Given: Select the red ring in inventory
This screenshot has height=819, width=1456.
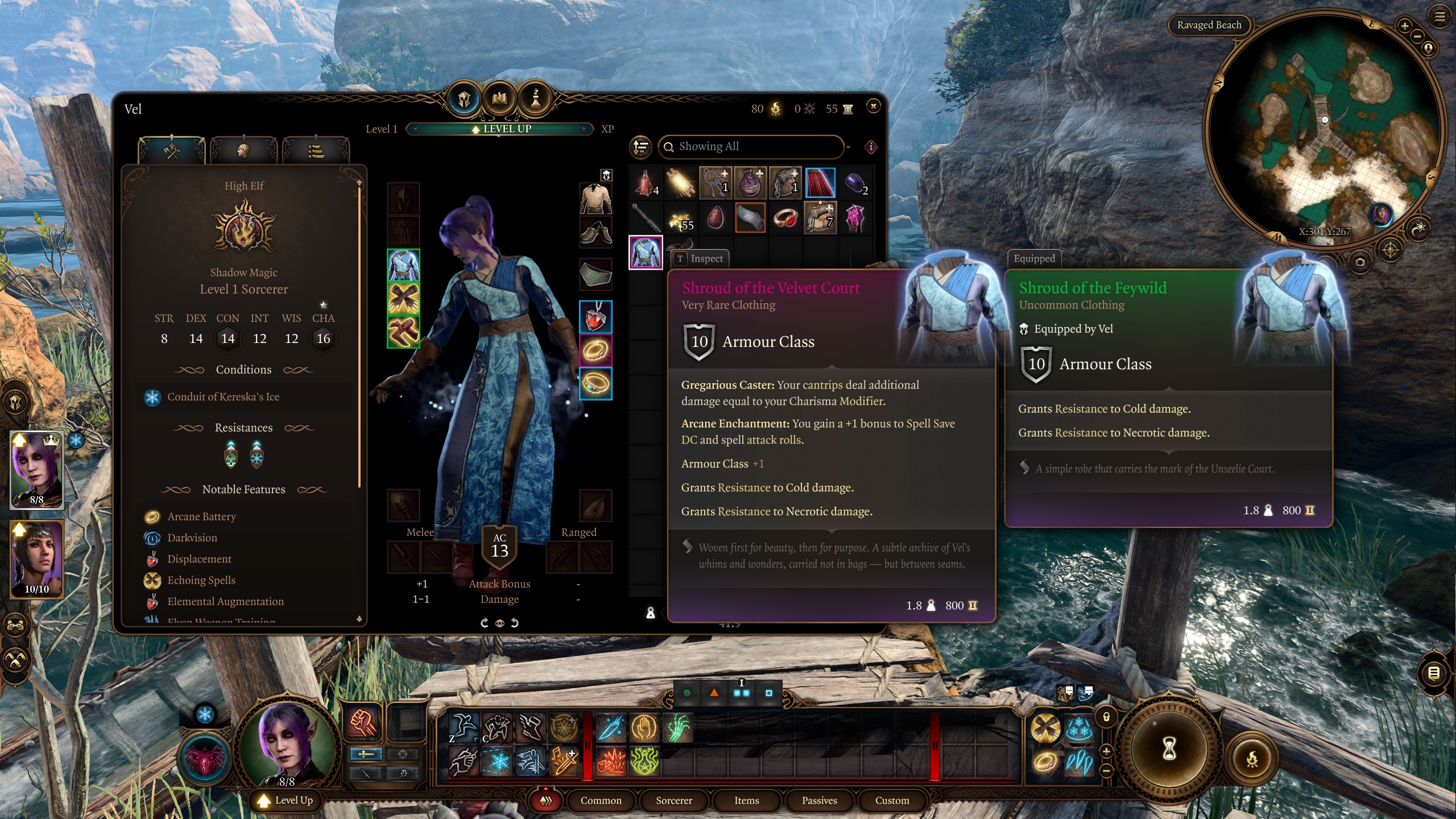Looking at the screenshot, I should tap(785, 218).
